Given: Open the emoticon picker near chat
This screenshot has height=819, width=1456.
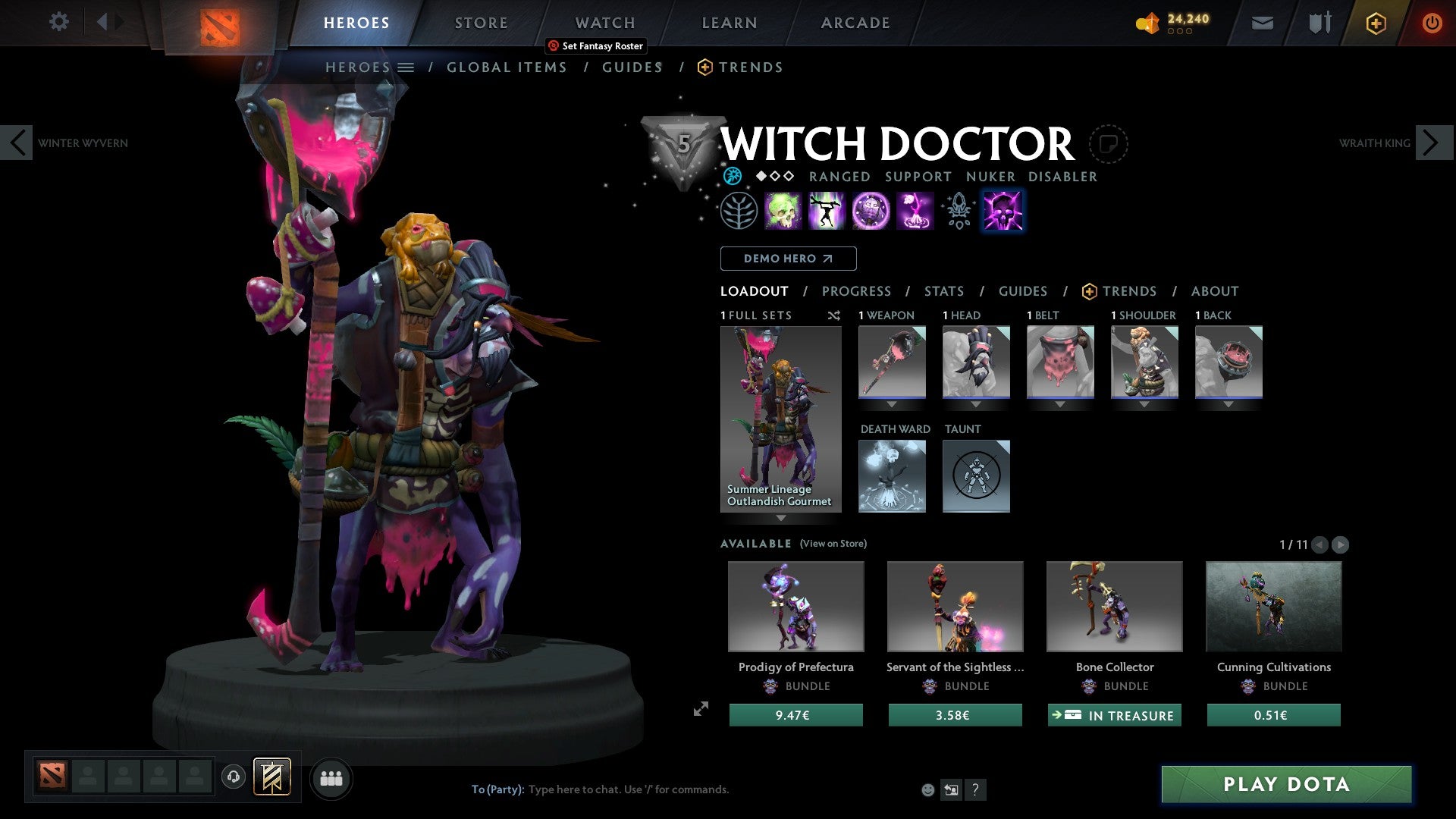Looking at the screenshot, I should pos(927,789).
